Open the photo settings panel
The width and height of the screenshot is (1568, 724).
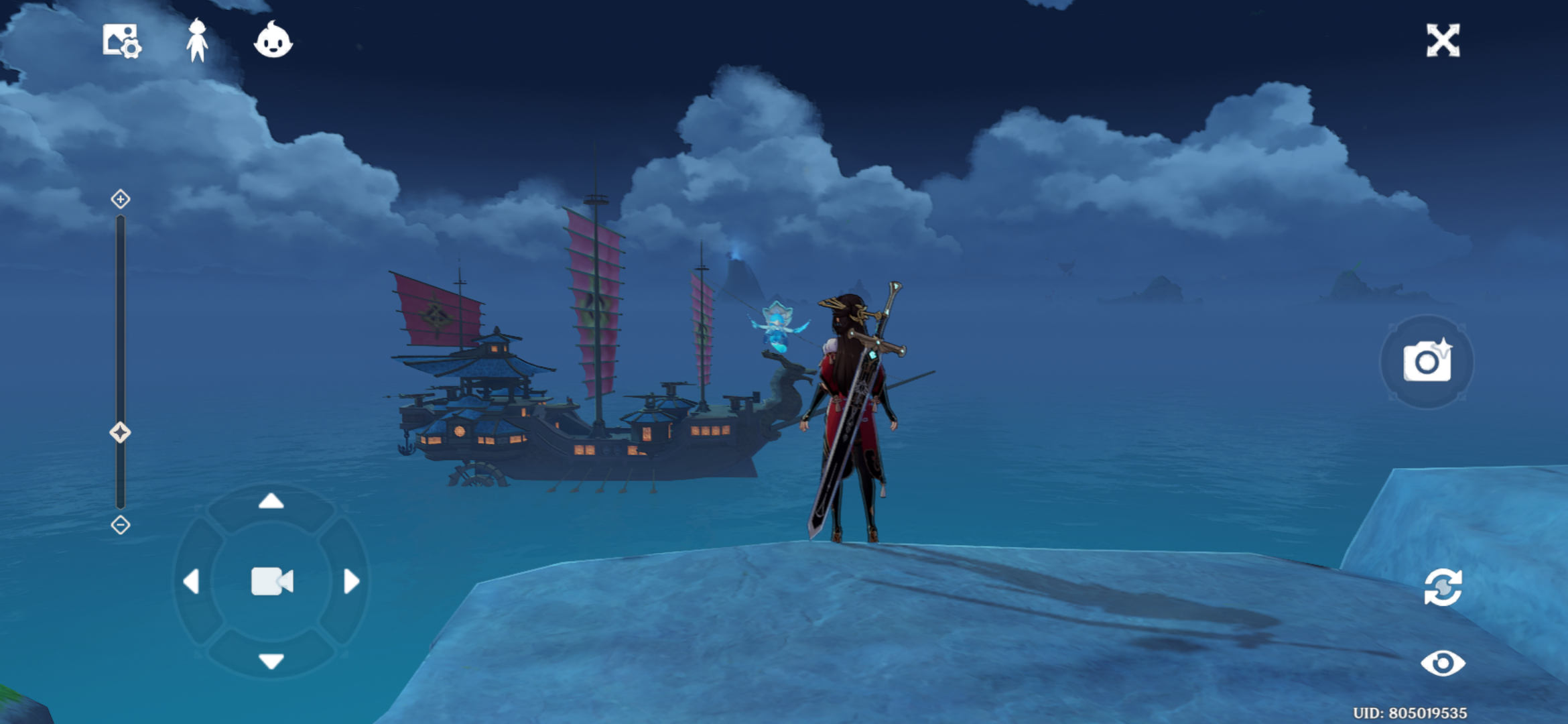tap(122, 42)
